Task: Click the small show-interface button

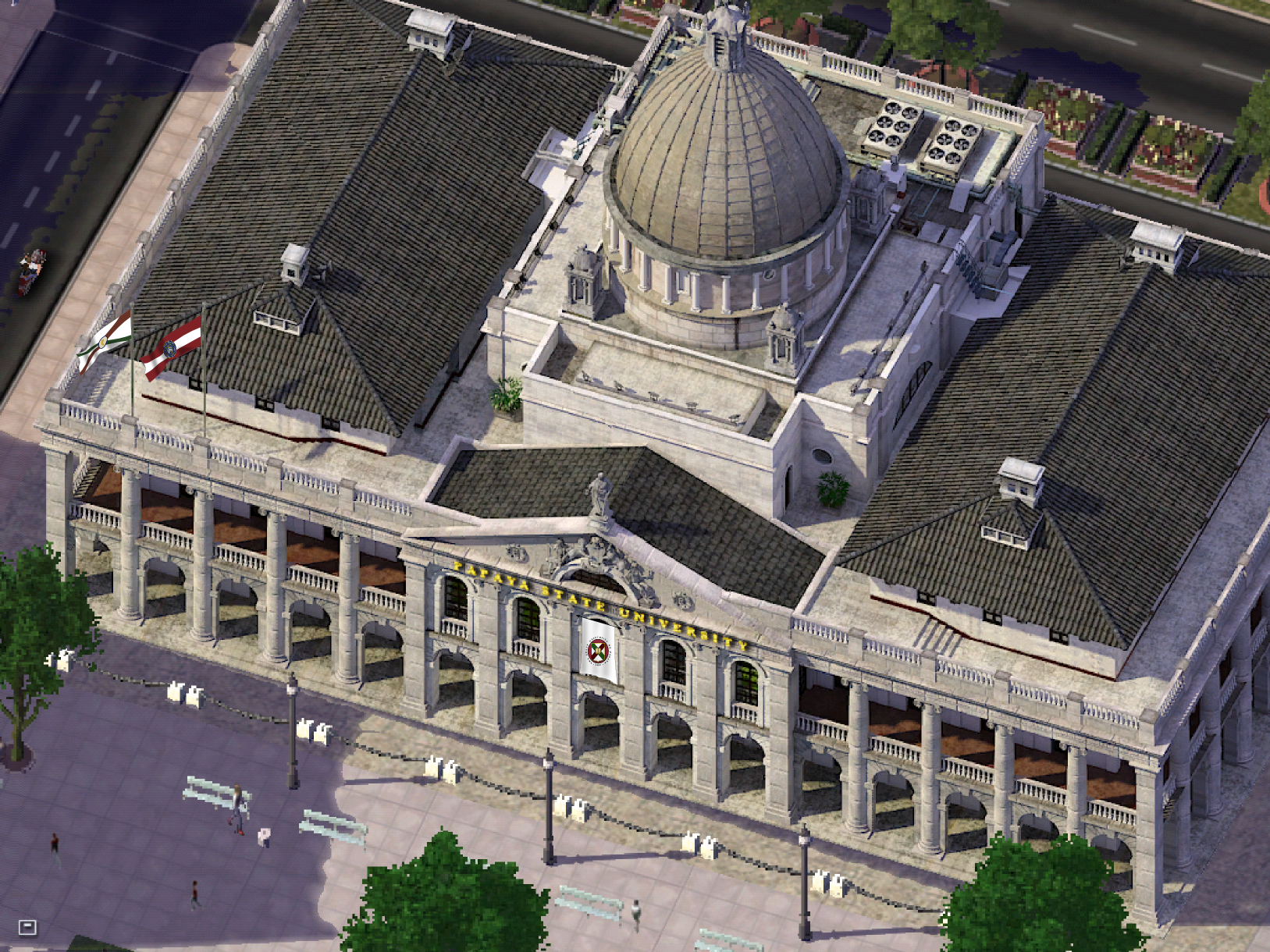Action: tap(27, 927)
